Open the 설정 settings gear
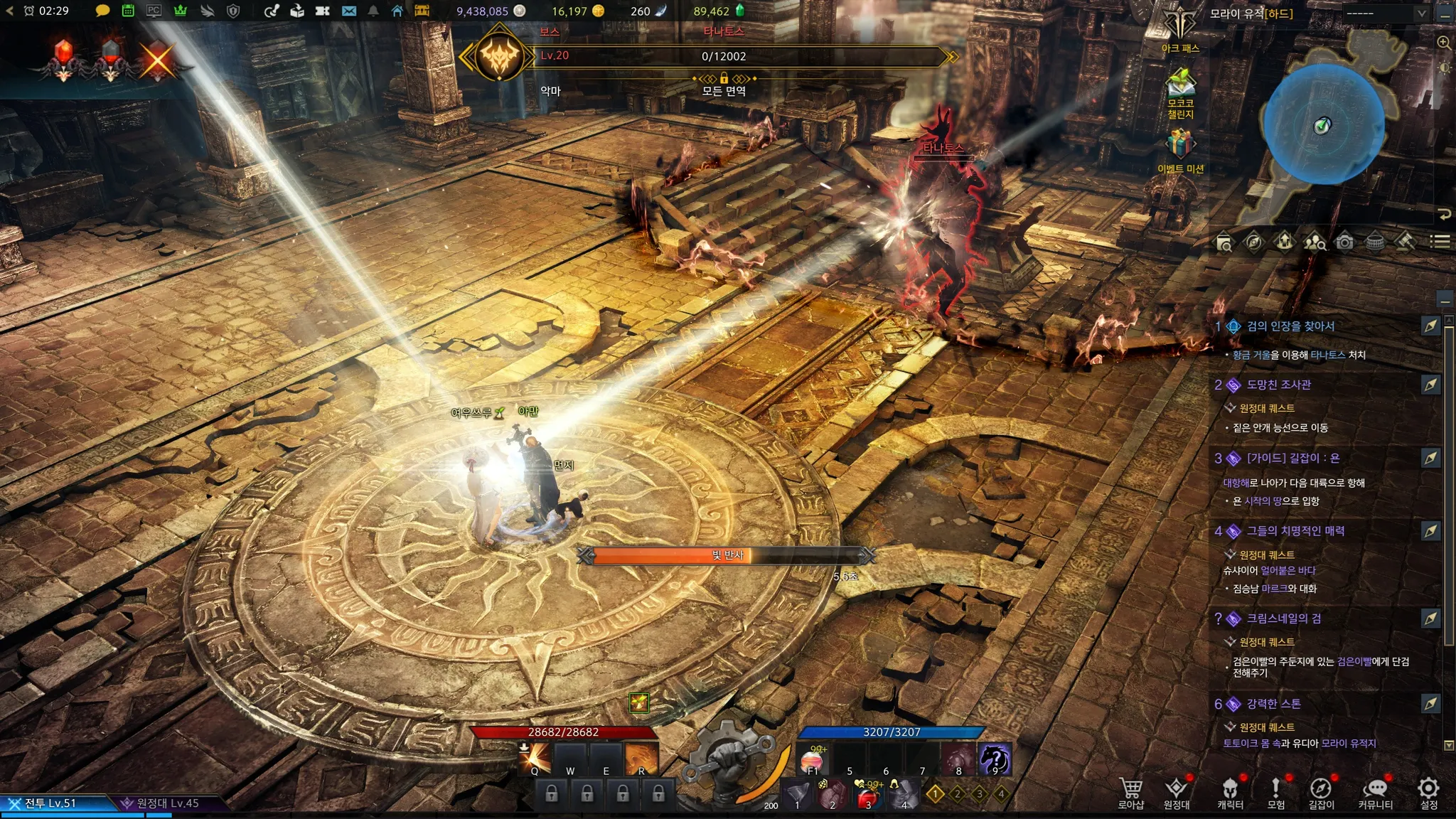 point(1428,791)
